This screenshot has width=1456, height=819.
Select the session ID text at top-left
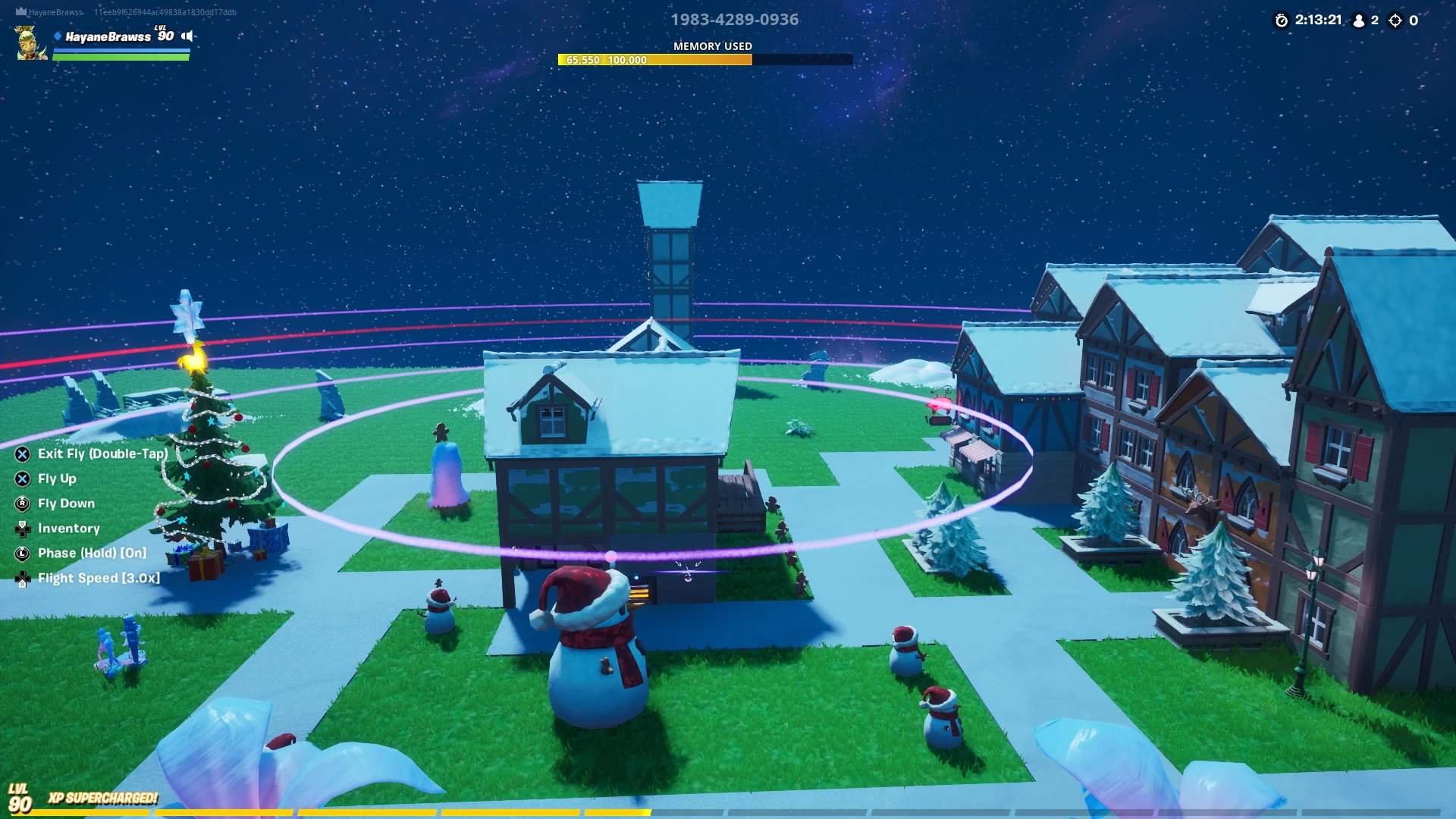point(164,12)
